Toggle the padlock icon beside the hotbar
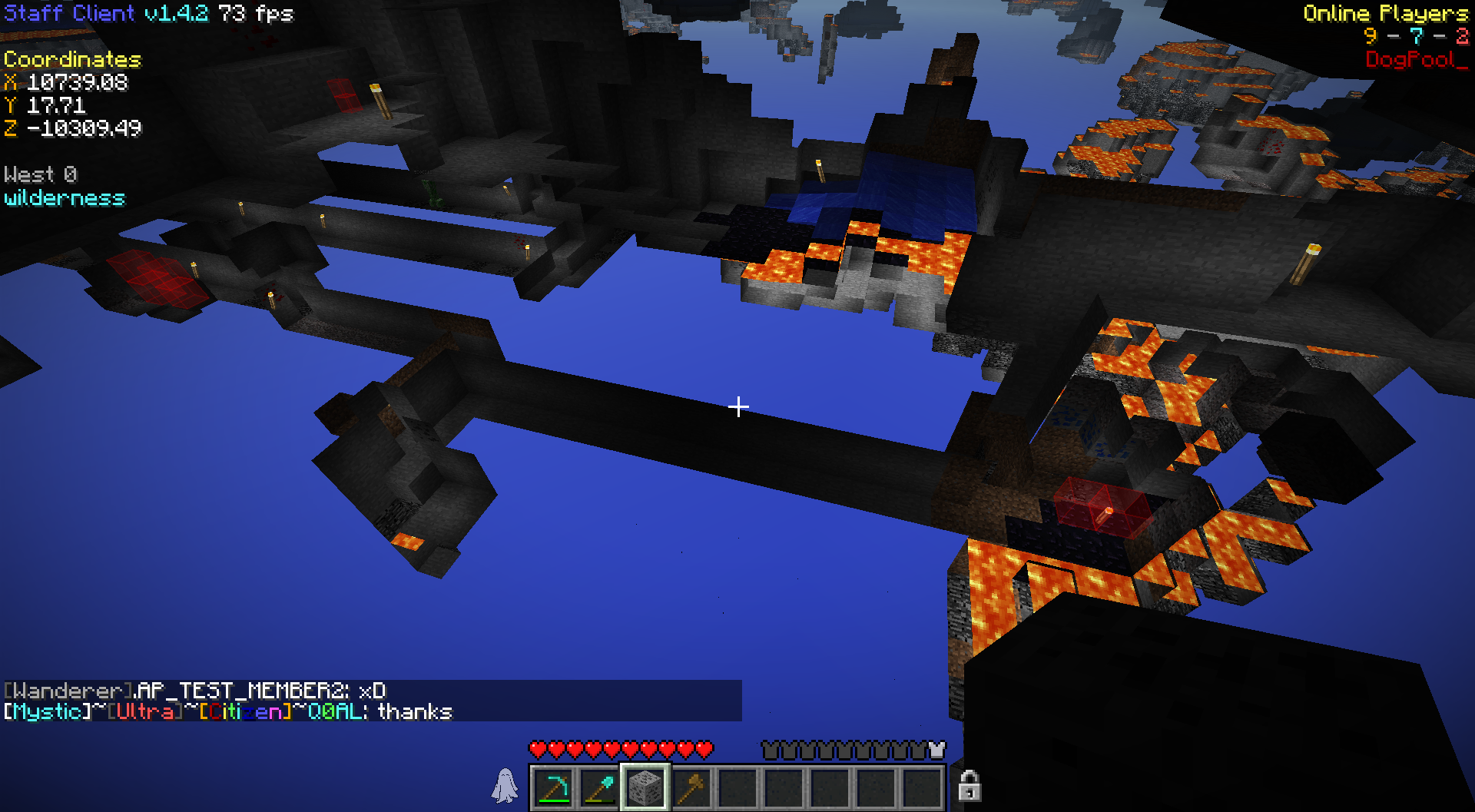Viewport: 1475px width, 812px height. coord(970,786)
